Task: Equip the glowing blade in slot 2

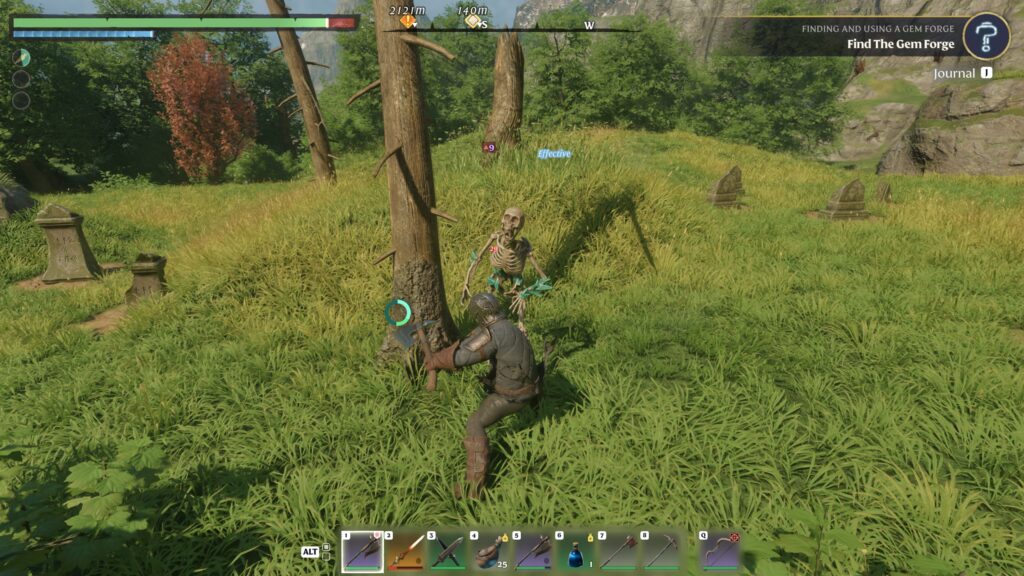Action: pyautogui.click(x=405, y=551)
